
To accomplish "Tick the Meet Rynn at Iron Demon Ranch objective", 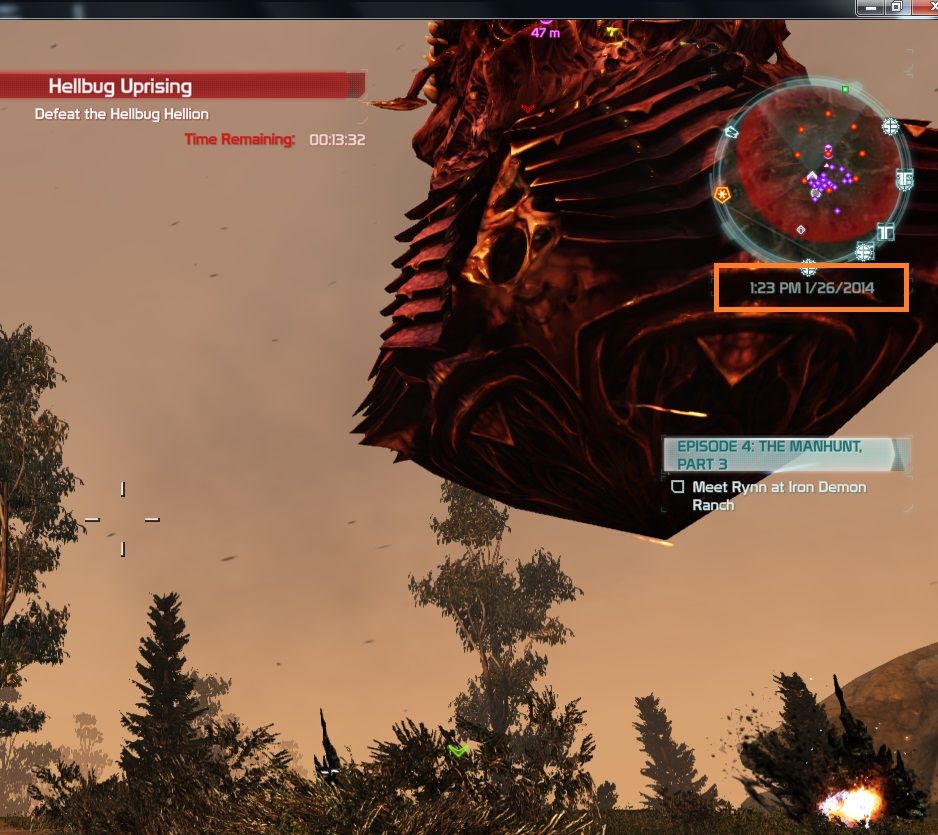I will [x=678, y=487].
